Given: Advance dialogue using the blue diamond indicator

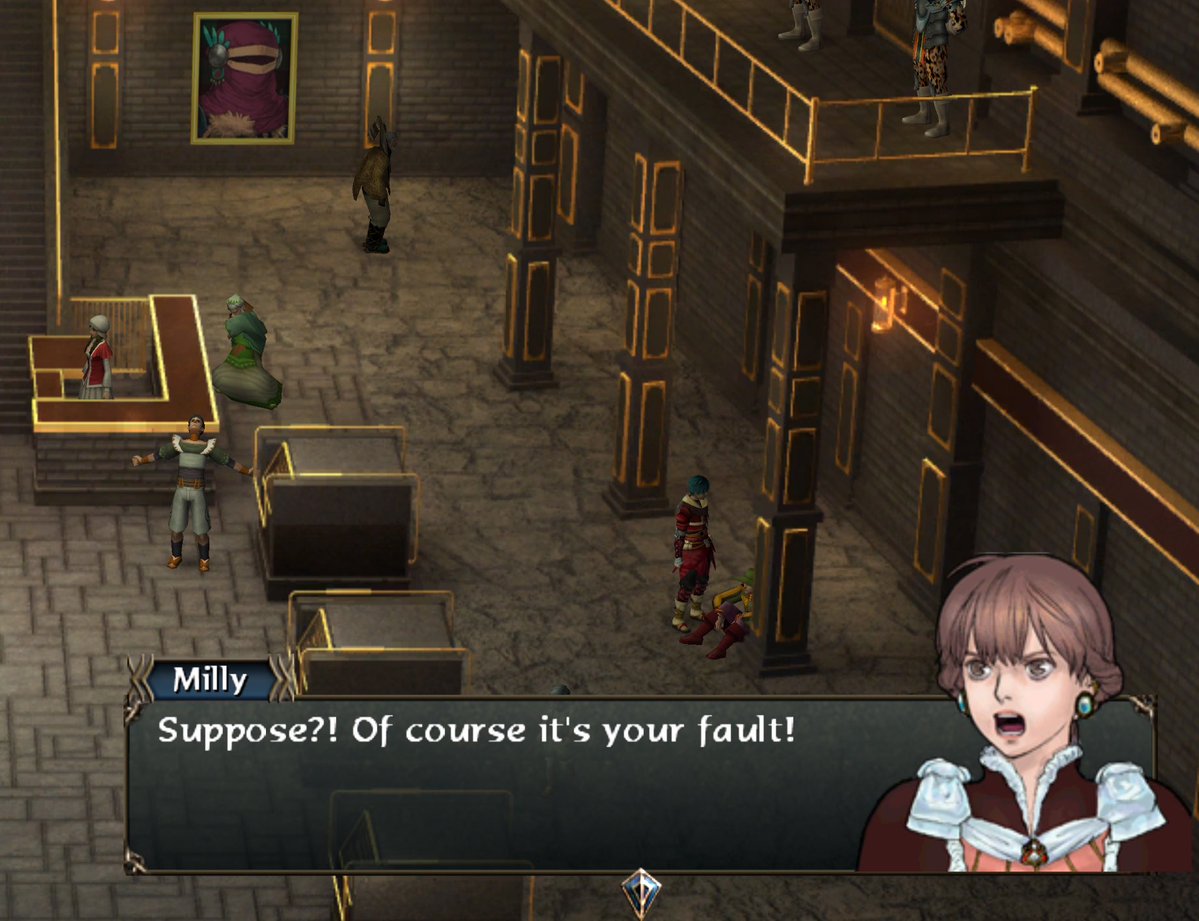Looking at the screenshot, I should pos(640,892).
